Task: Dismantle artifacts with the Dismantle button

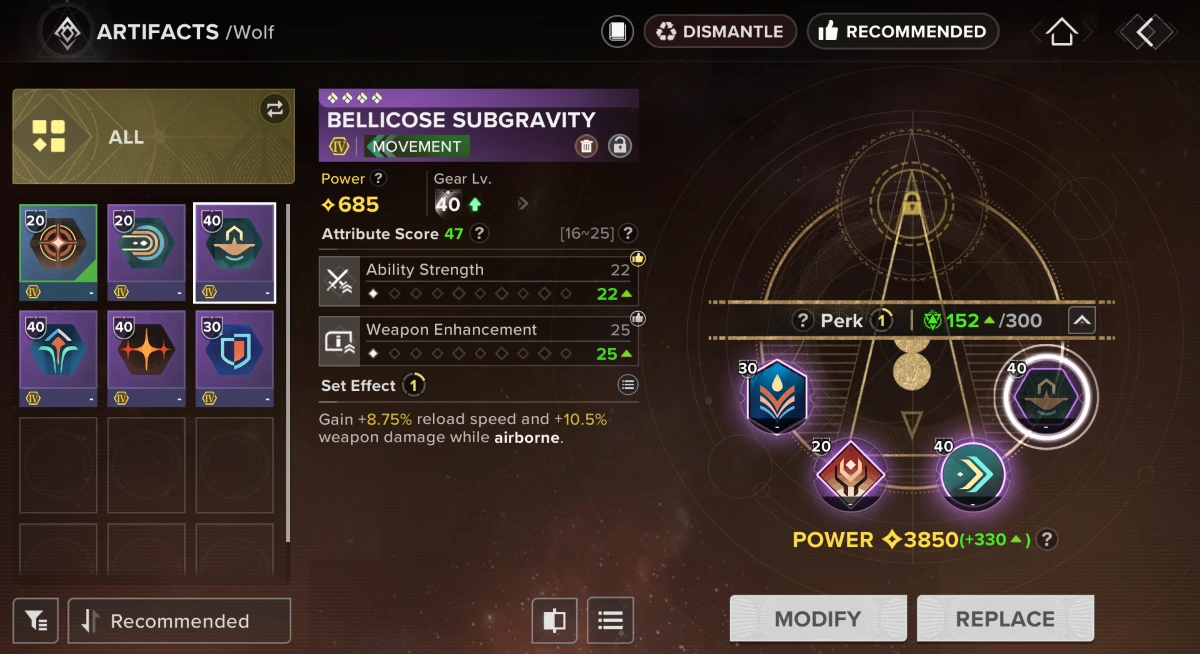Action: coord(720,32)
